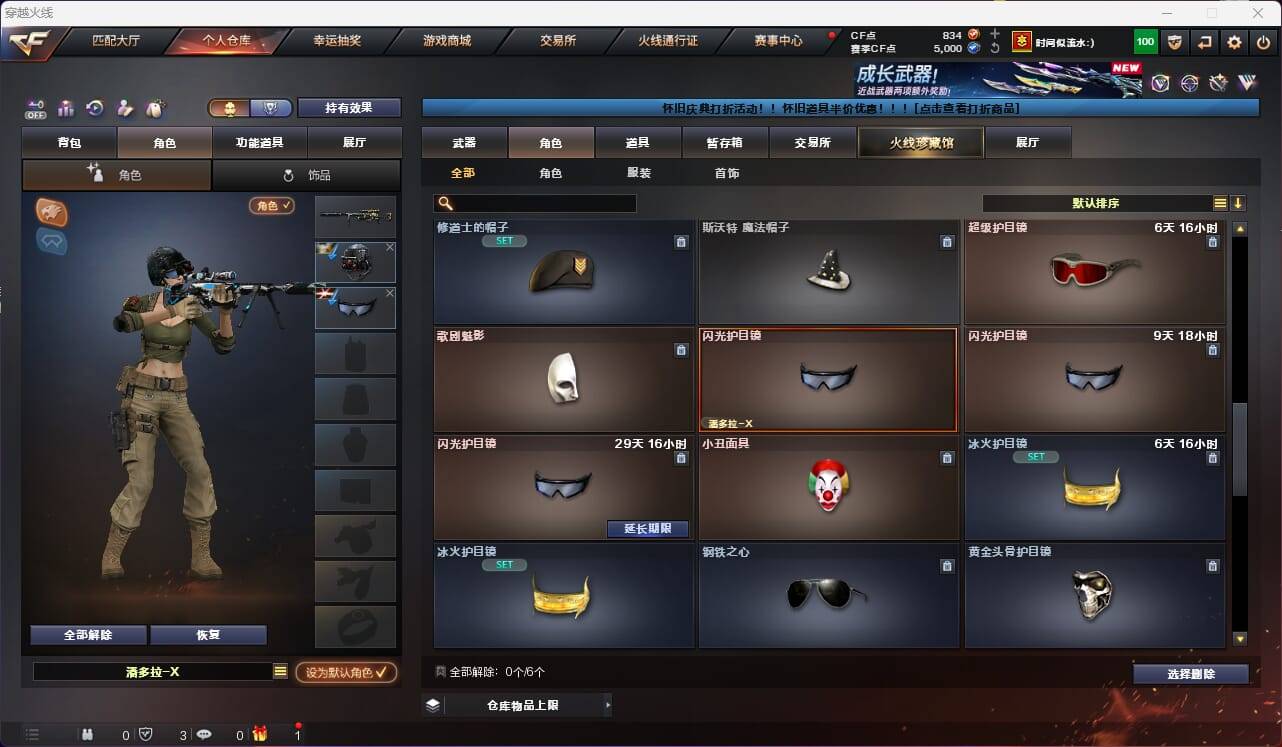The width and height of the screenshot is (1282, 747).
Task: Click the channel switch arrow icon top-right
Action: tap(1204, 41)
